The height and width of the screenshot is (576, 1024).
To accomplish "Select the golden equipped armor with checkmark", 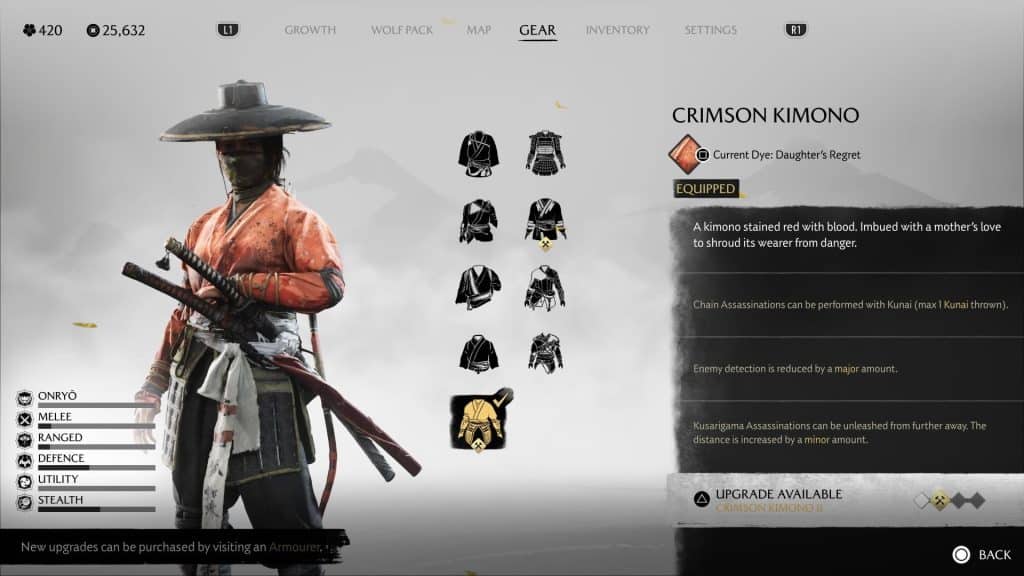I will point(480,421).
